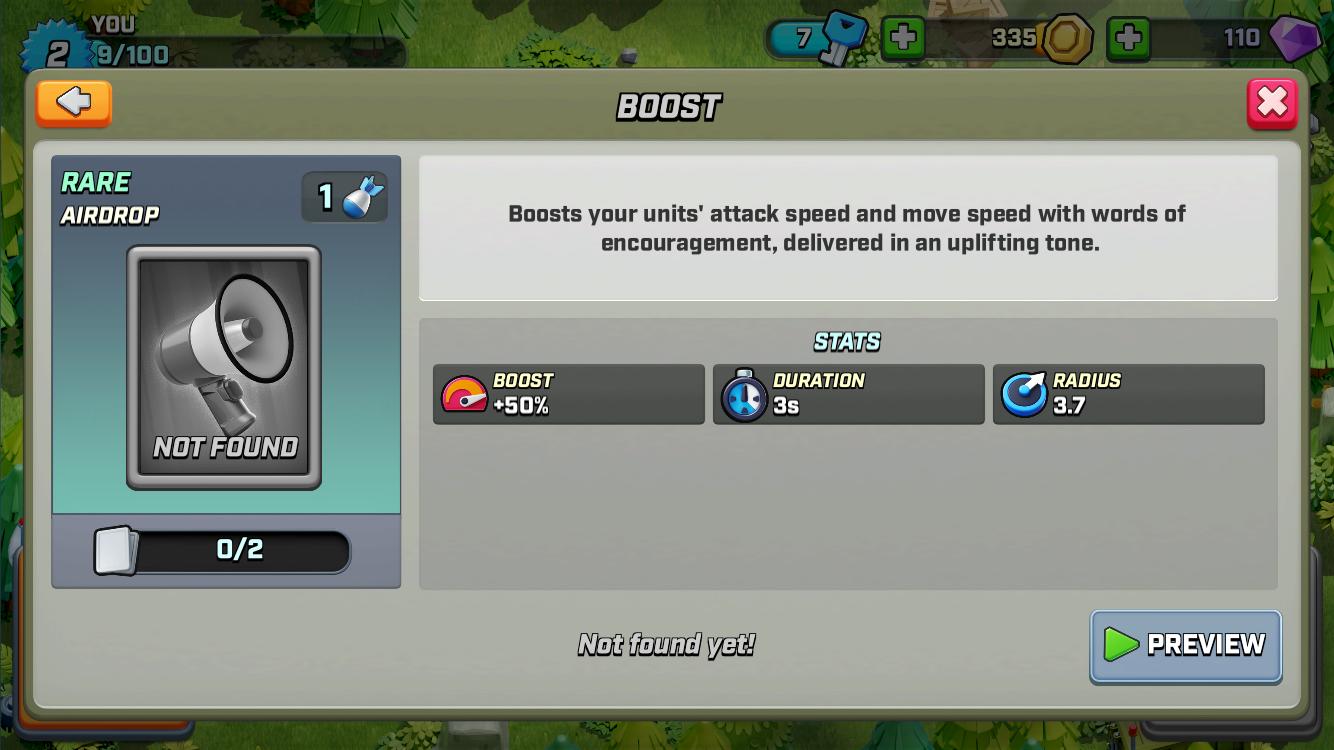The height and width of the screenshot is (750, 1334).
Task: Go back using the orange arrow
Action: (x=73, y=103)
